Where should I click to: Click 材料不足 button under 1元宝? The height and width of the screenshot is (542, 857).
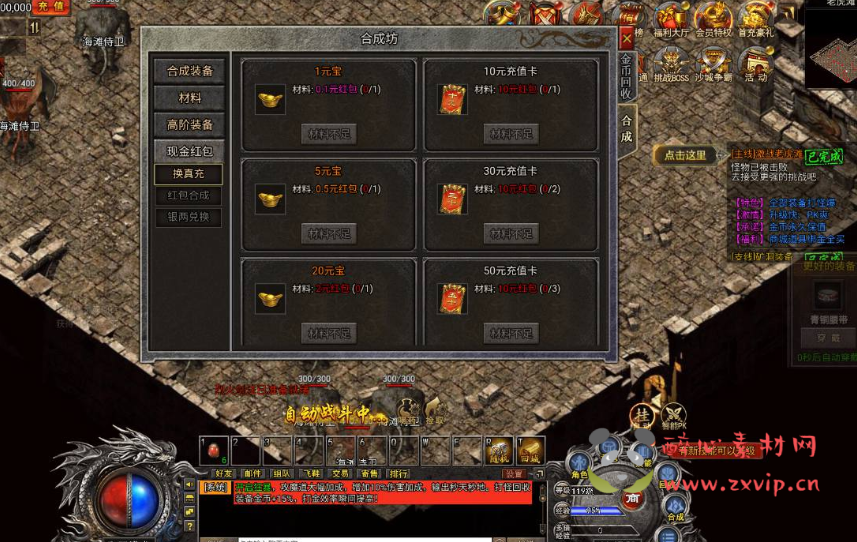[x=329, y=134]
